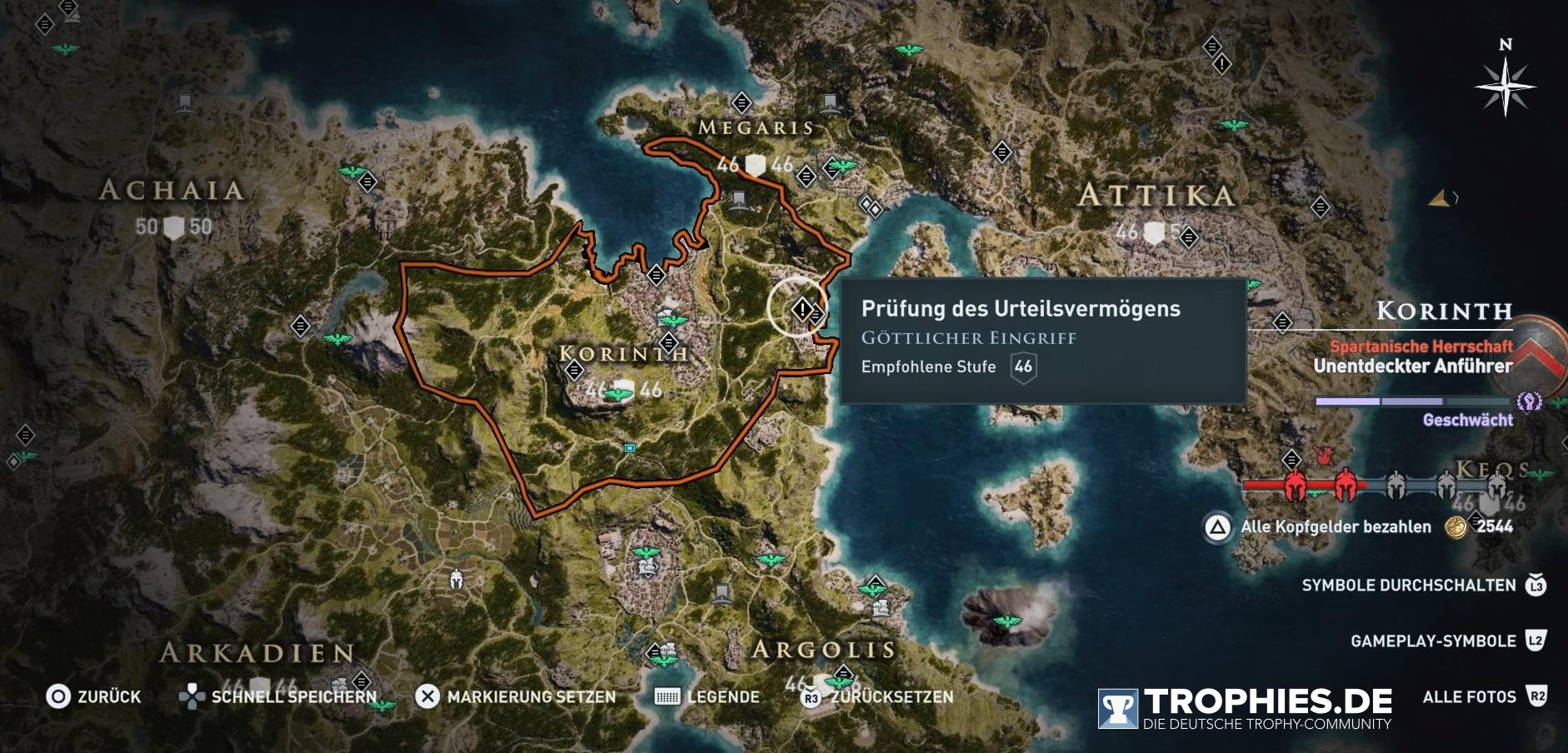Click the teal square map marker
This screenshot has width=1568, height=753.
coord(630,448)
